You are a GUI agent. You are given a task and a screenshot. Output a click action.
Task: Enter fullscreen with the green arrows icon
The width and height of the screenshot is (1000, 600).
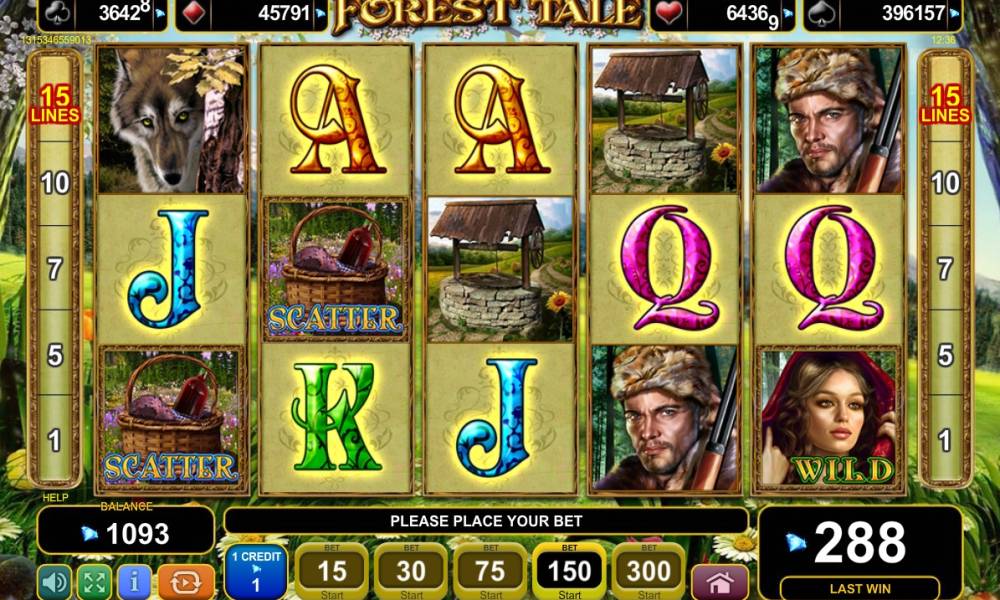point(93,582)
